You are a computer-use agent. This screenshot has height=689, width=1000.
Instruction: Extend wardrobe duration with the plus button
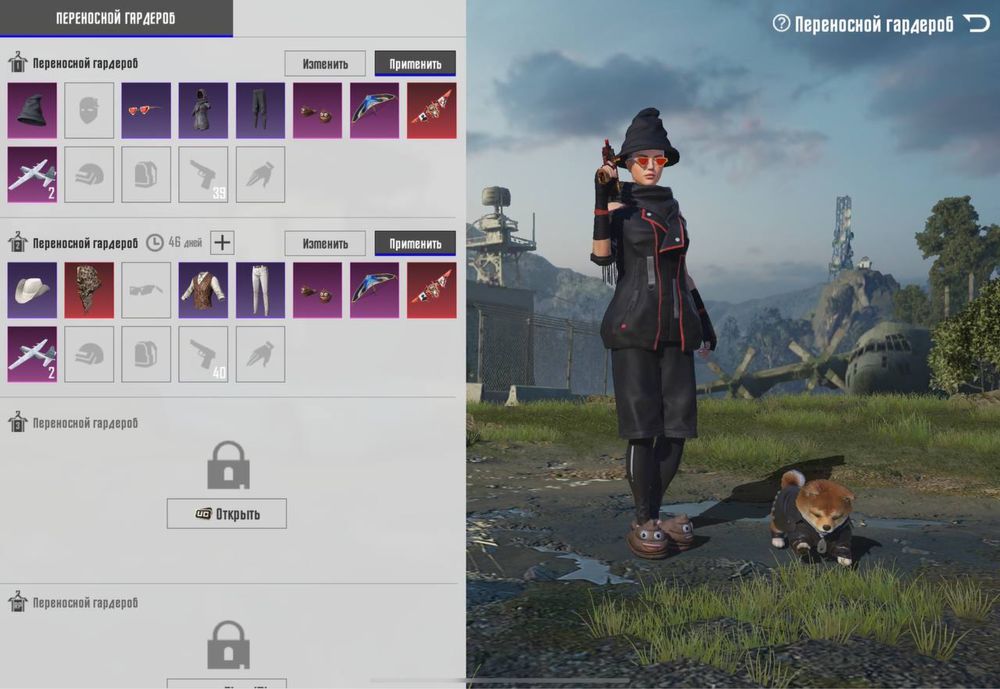click(x=223, y=242)
